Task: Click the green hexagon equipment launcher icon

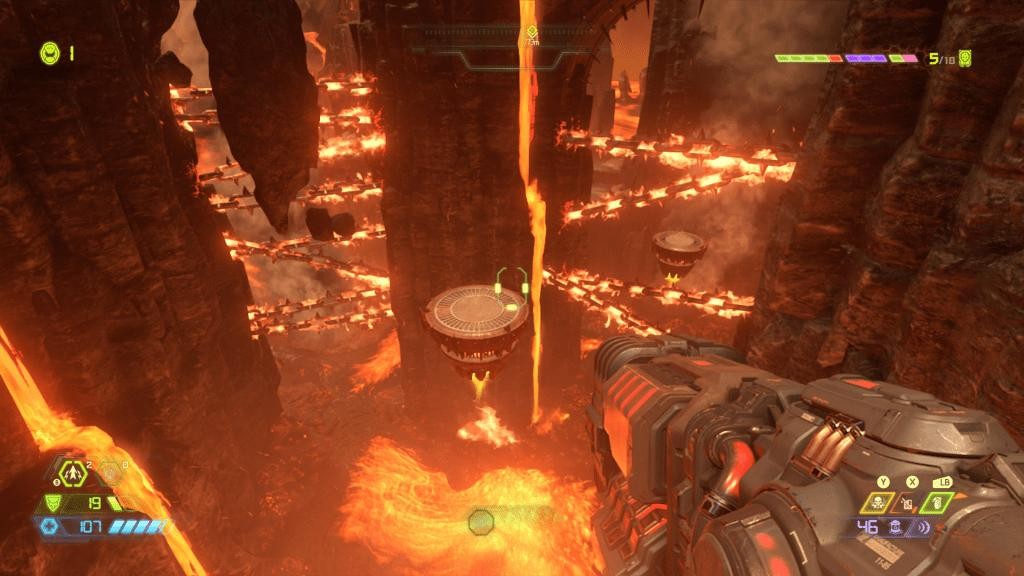Action: [74, 470]
